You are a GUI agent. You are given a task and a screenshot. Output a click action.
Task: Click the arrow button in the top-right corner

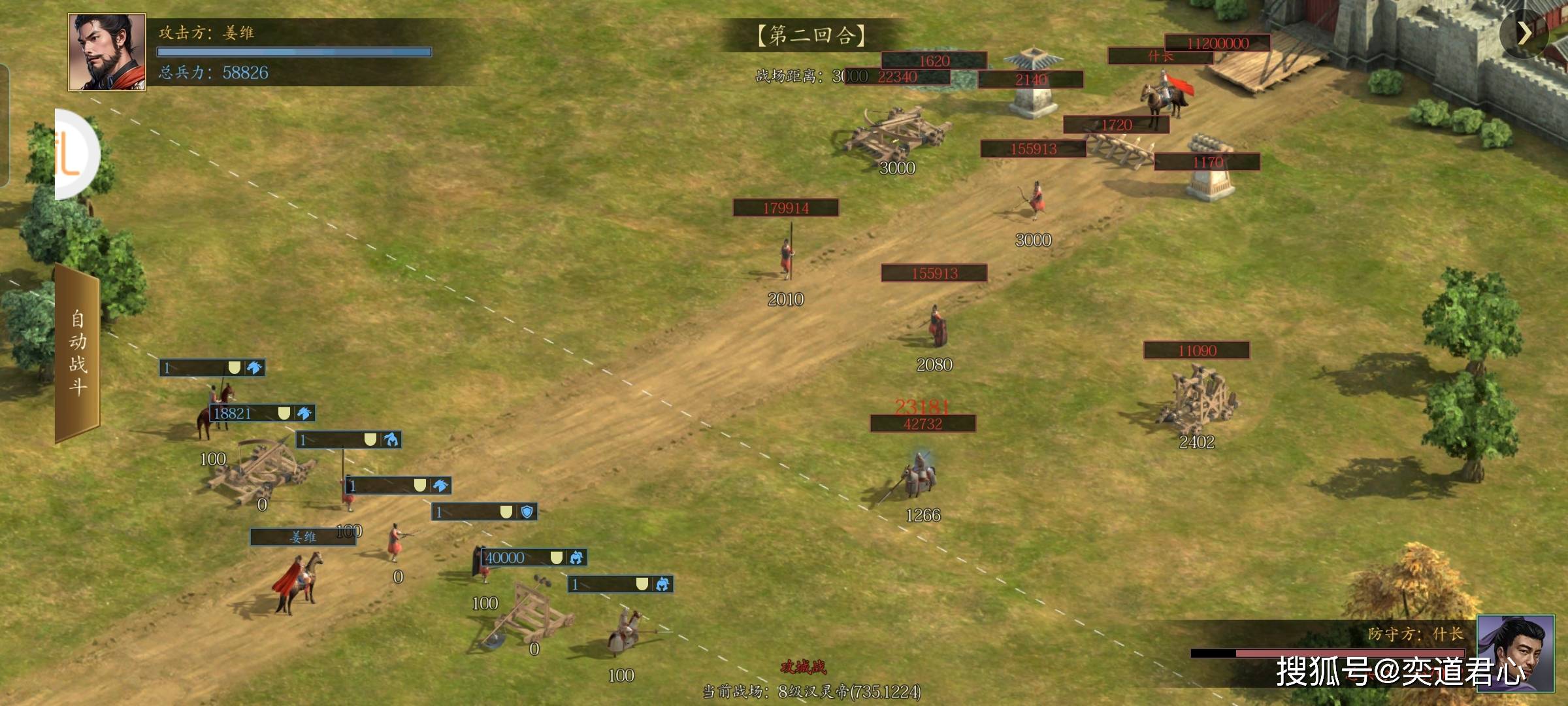click(x=1524, y=33)
